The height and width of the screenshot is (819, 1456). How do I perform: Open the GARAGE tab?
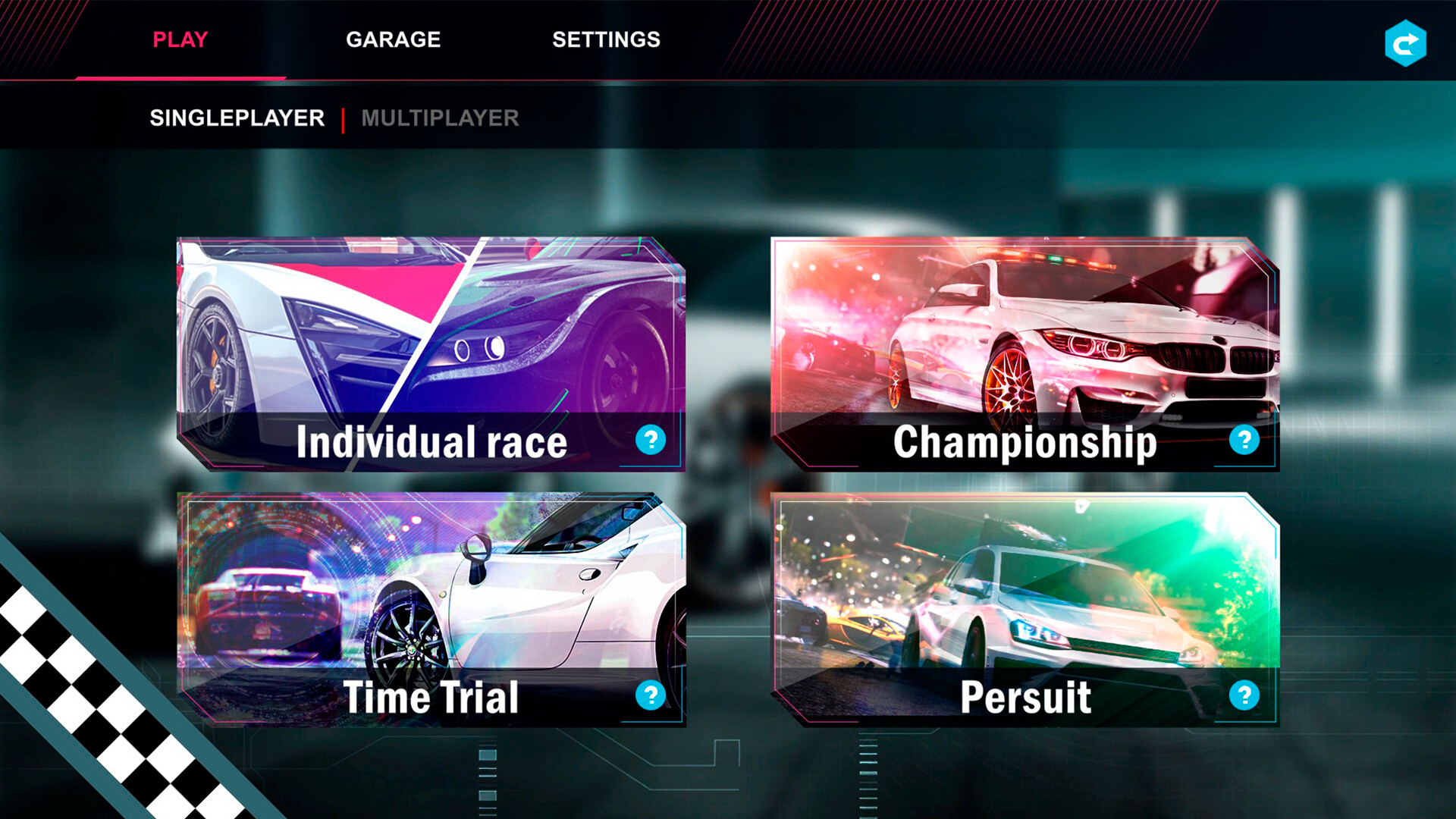pyautogui.click(x=394, y=39)
